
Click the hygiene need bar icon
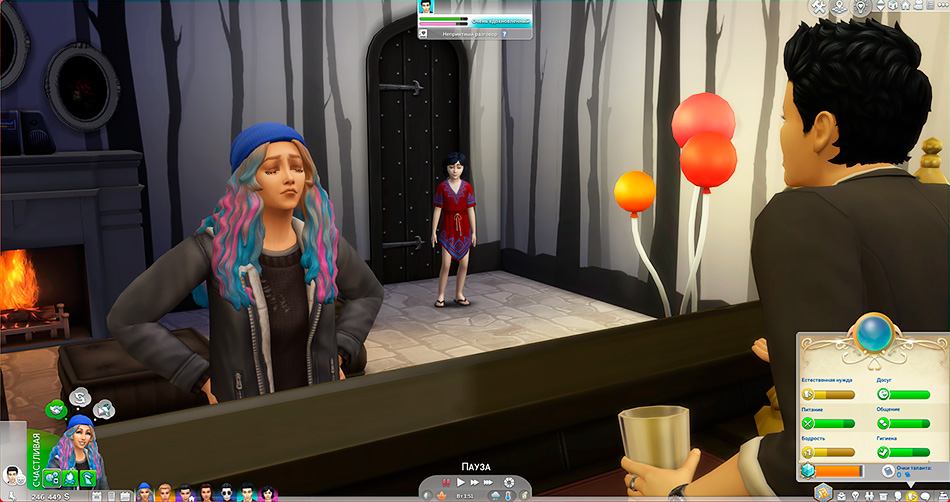[x=883, y=452]
